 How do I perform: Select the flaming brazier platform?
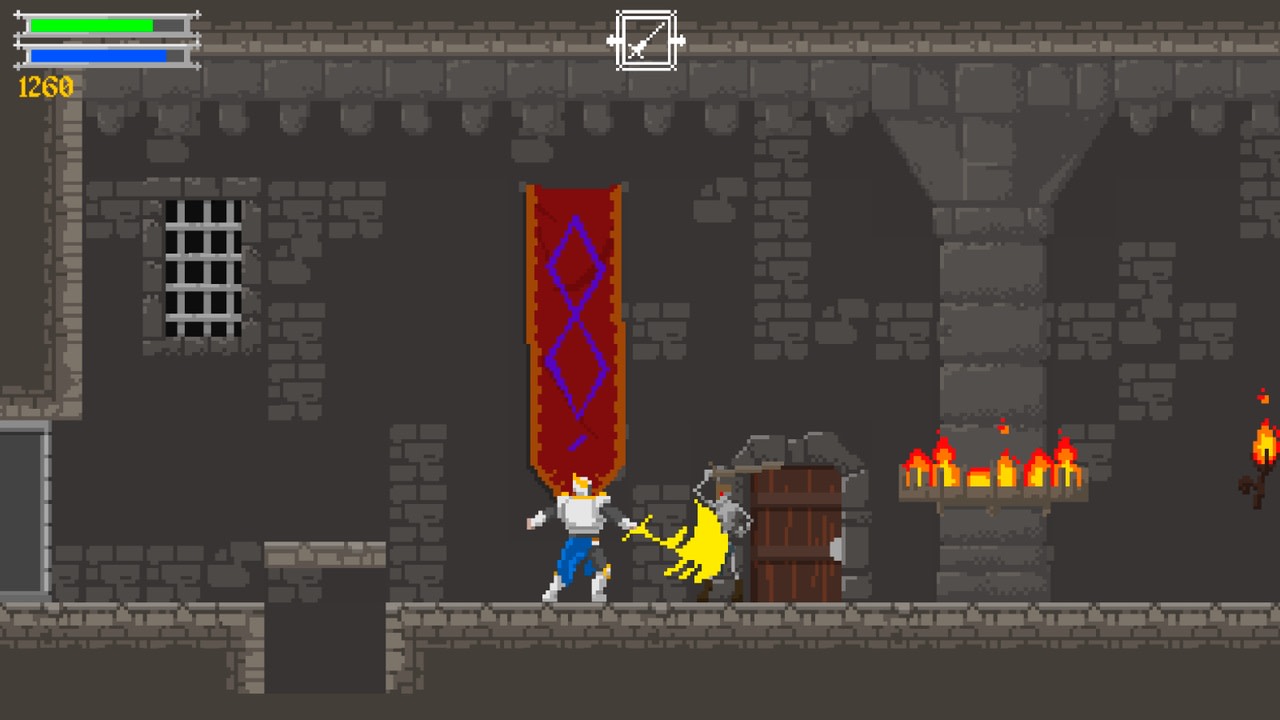(990, 470)
